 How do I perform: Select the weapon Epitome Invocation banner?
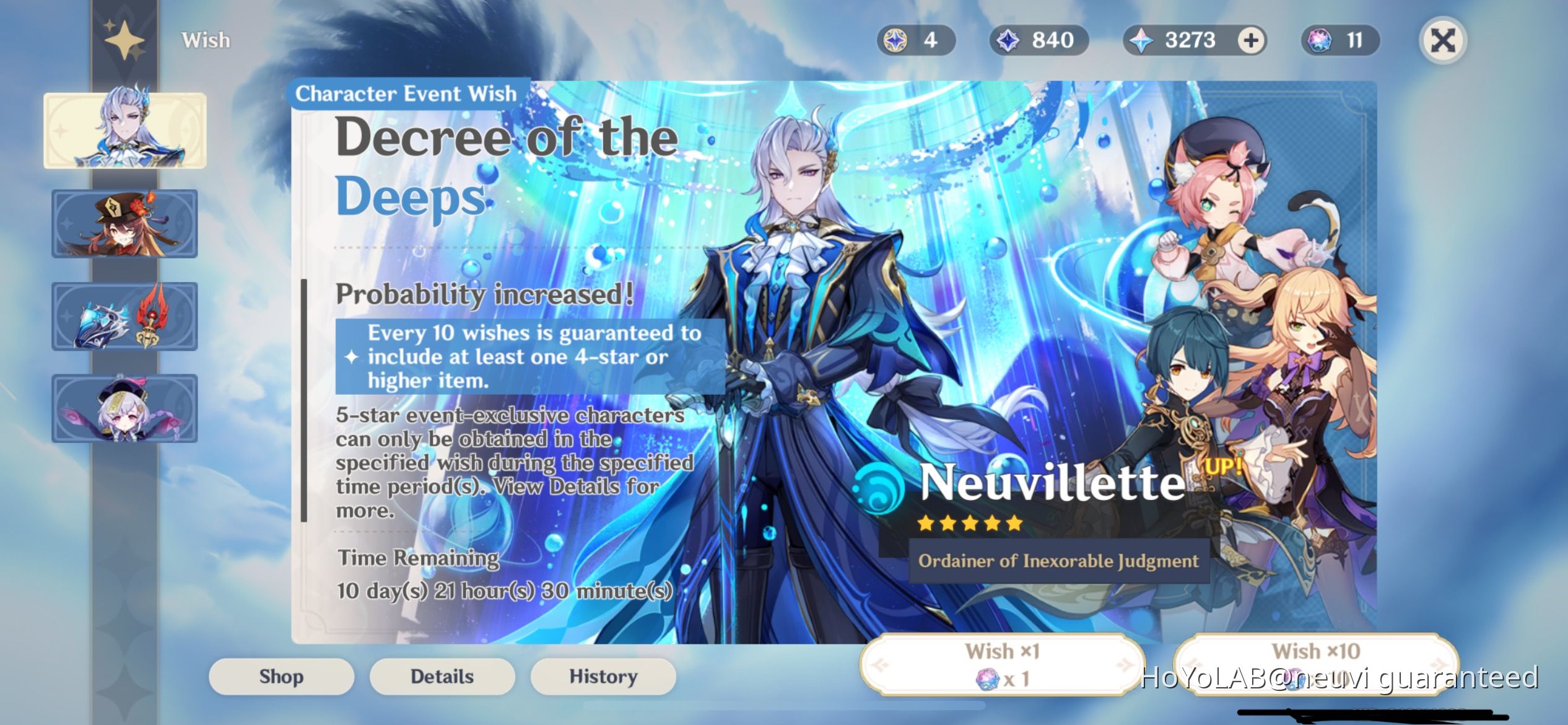coord(124,317)
